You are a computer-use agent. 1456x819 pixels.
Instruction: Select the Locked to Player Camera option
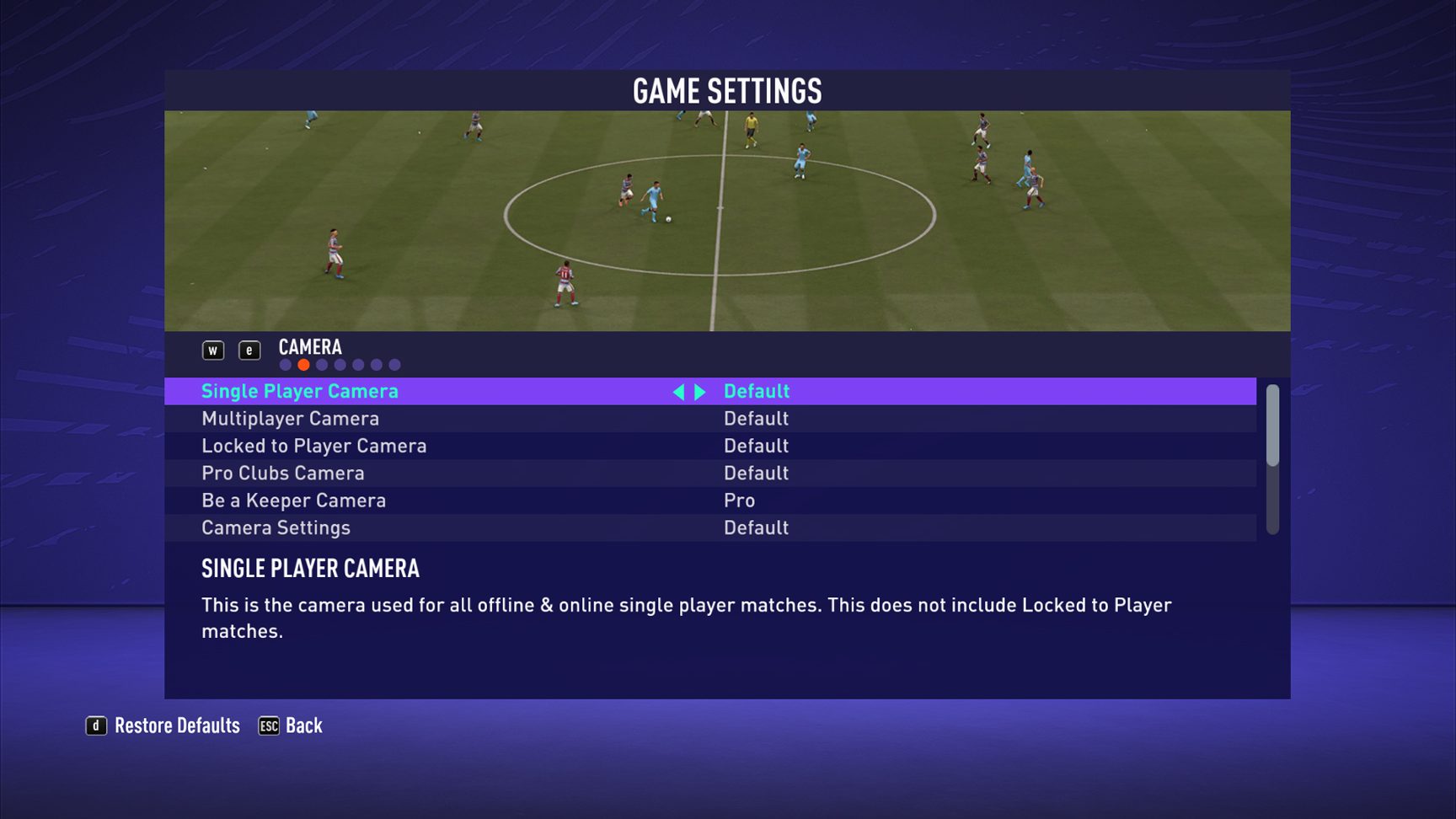(313, 446)
